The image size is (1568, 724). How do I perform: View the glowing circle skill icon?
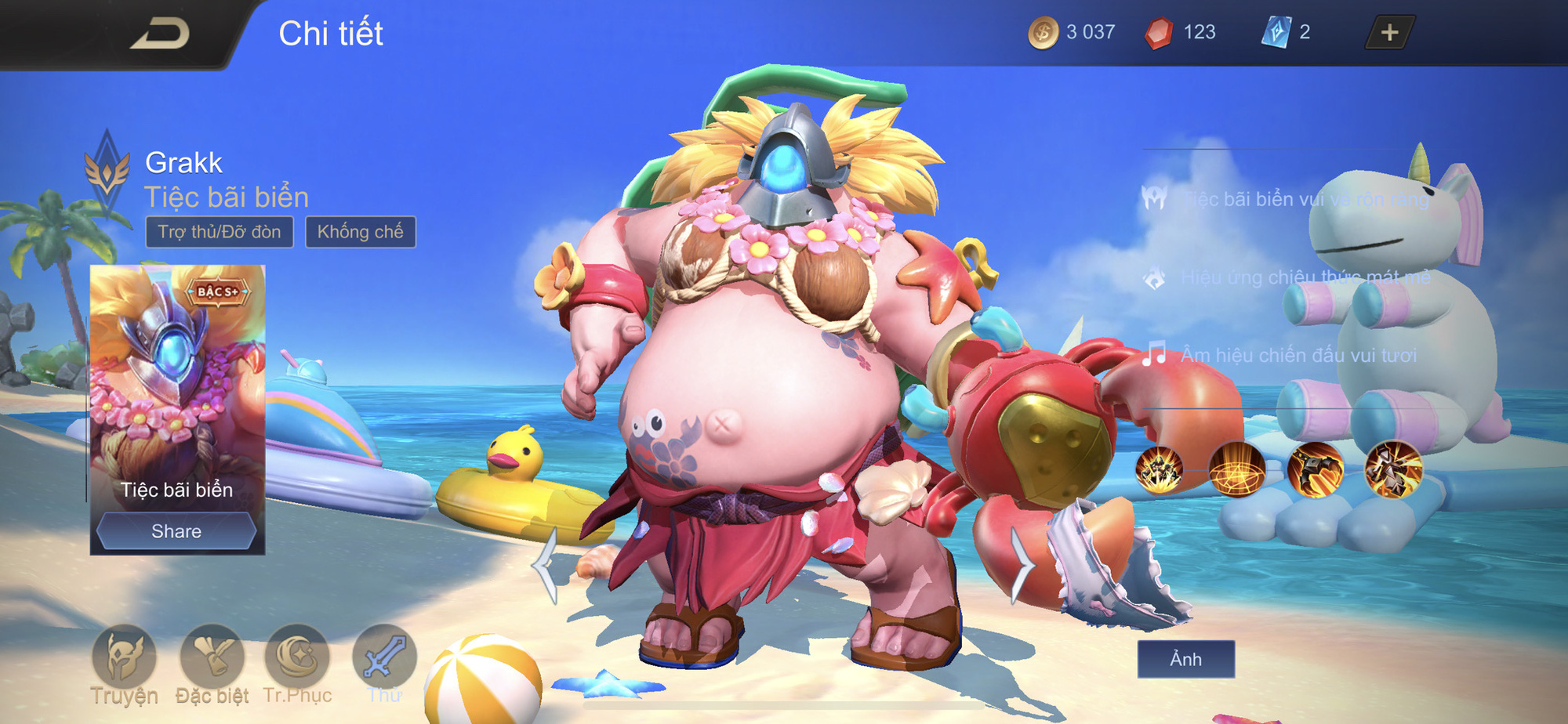(1237, 470)
